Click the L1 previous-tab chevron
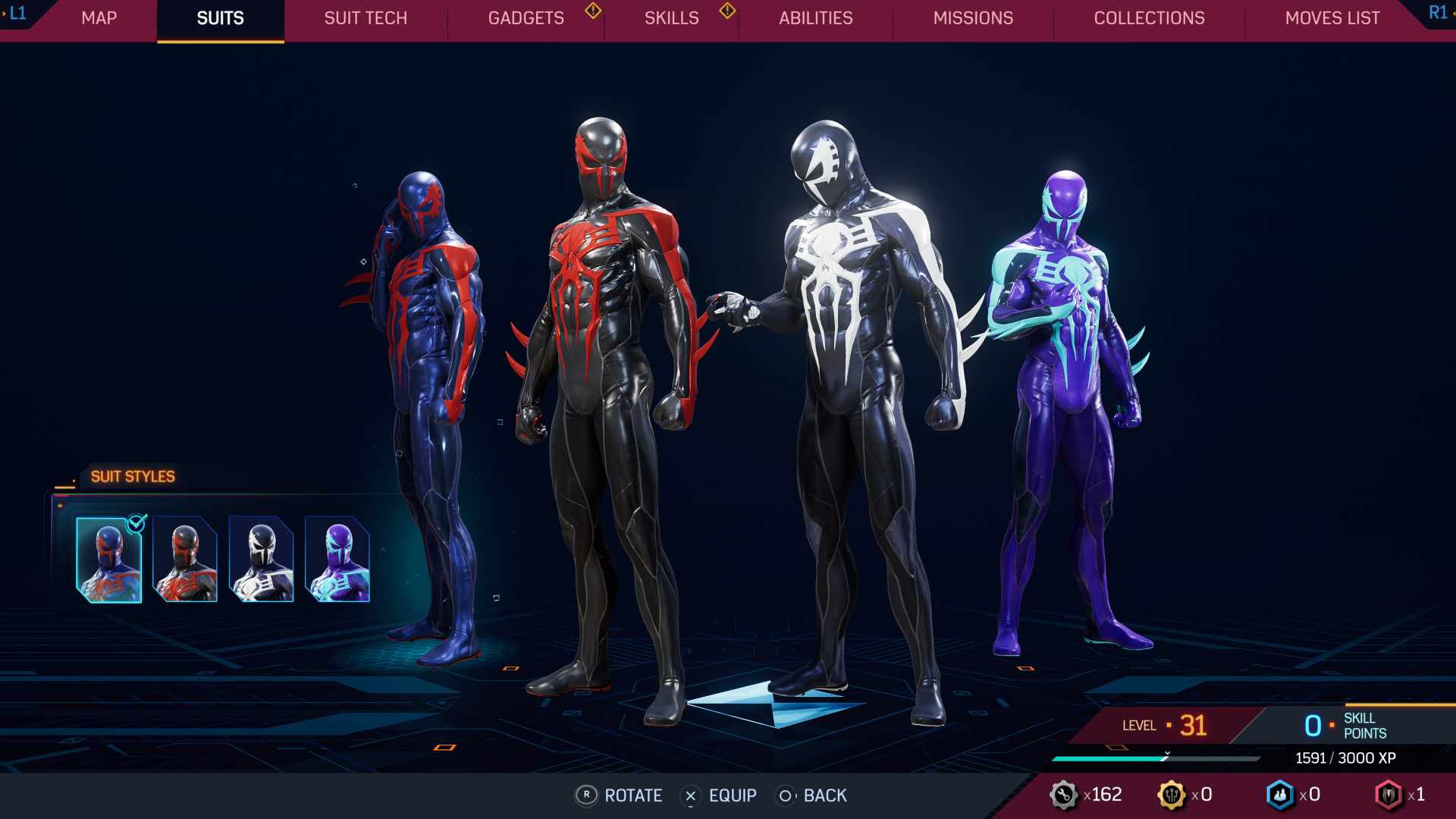Image resolution: width=1456 pixels, height=819 pixels. coord(17,12)
